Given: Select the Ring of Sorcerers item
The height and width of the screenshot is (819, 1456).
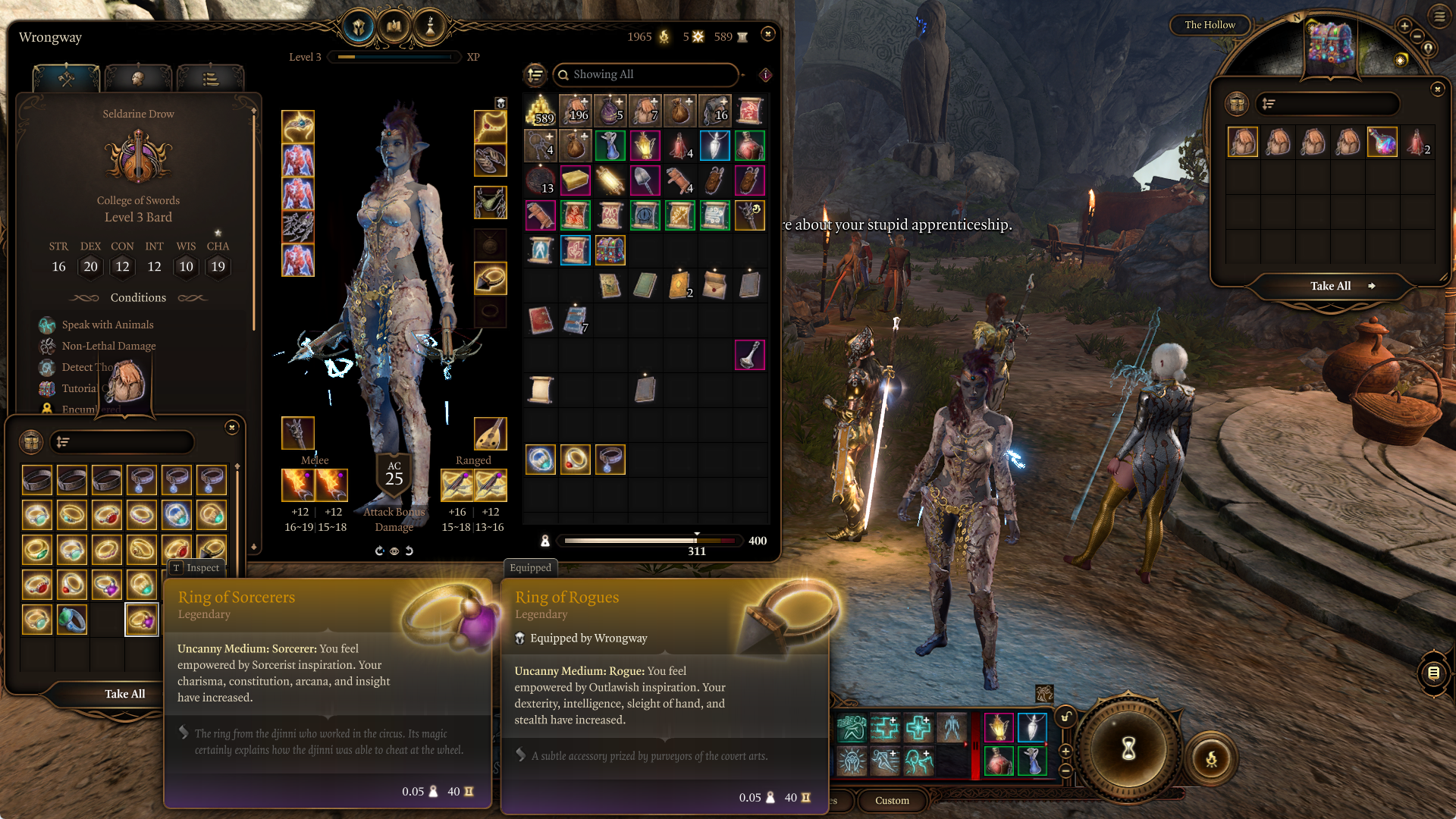Looking at the screenshot, I should pyautogui.click(x=141, y=620).
